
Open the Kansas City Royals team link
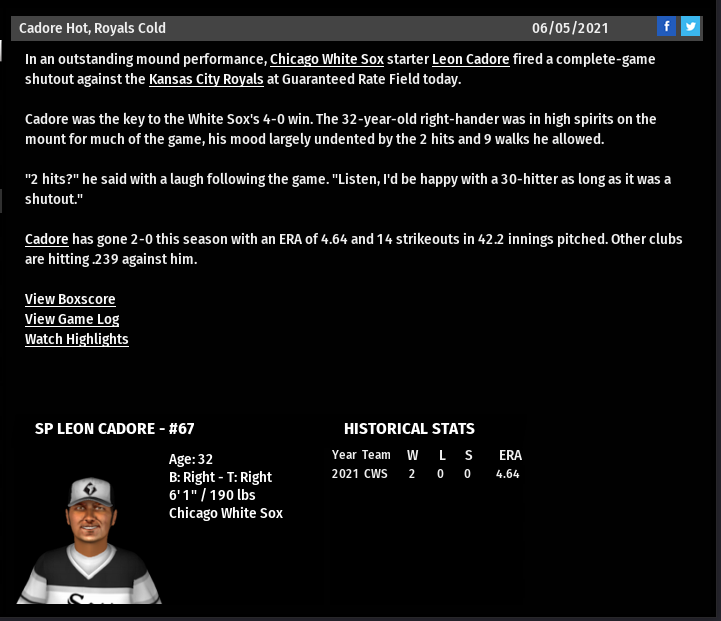pyautogui.click(x=206, y=79)
